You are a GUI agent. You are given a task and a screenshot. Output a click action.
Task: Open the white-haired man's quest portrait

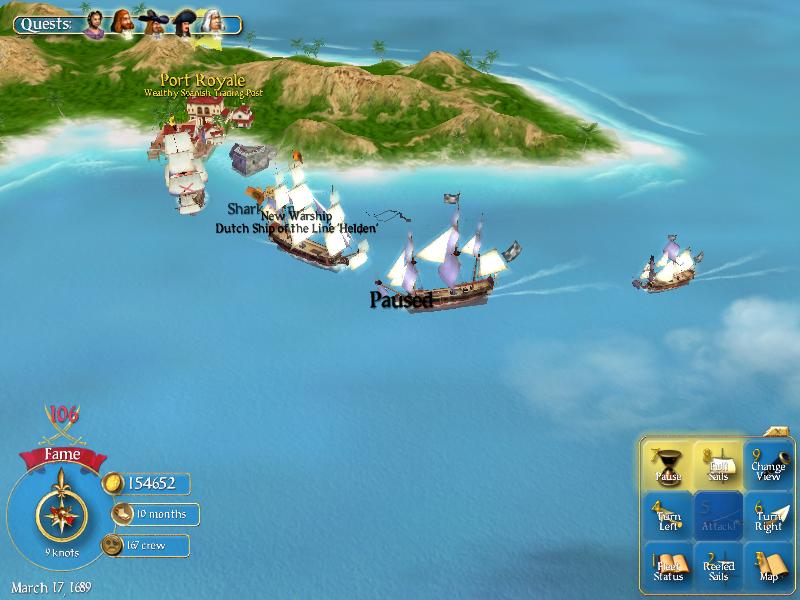212,23
